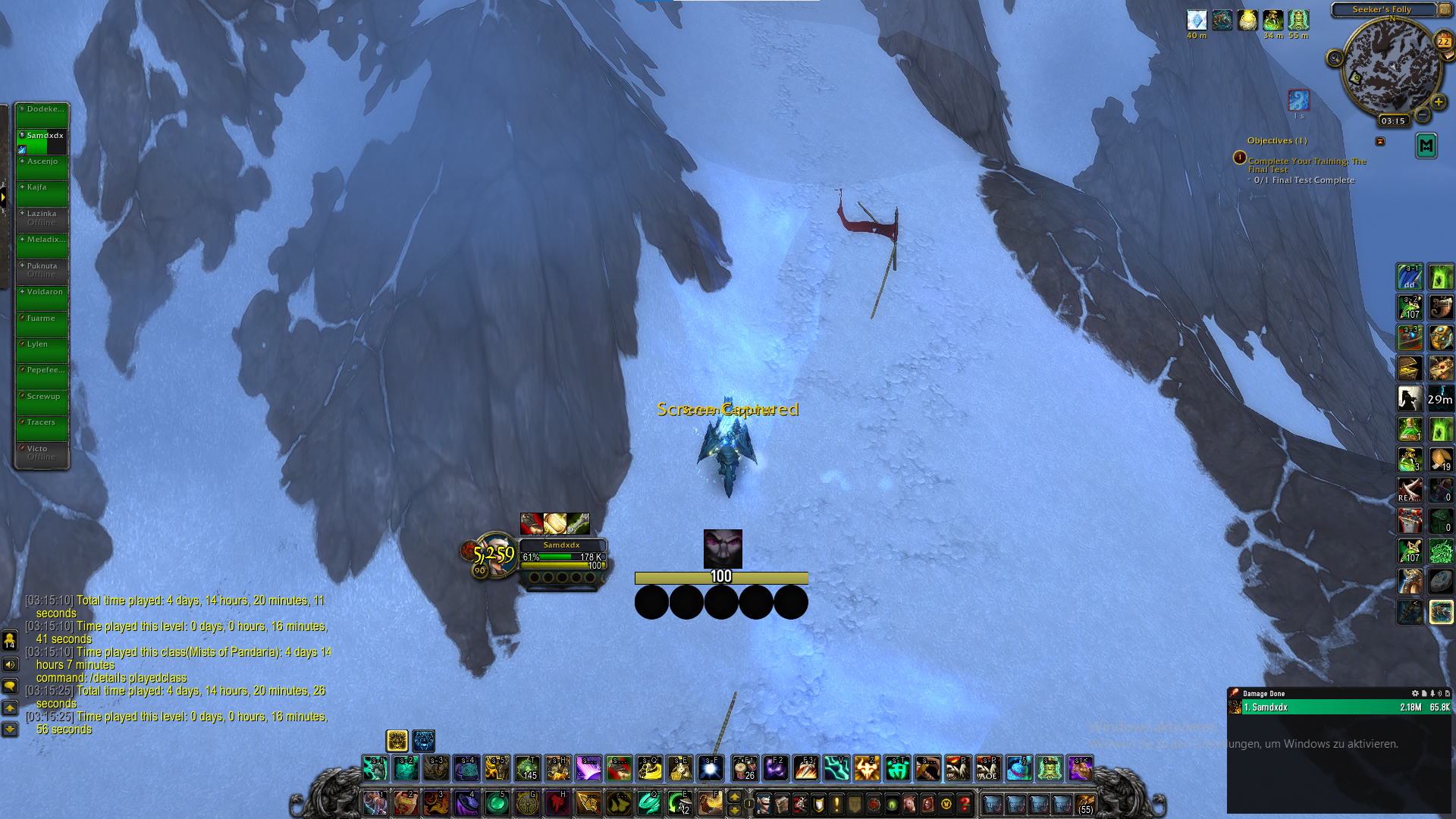
Task: Click the Seeker's Folly minimap
Action: [1391, 66]
